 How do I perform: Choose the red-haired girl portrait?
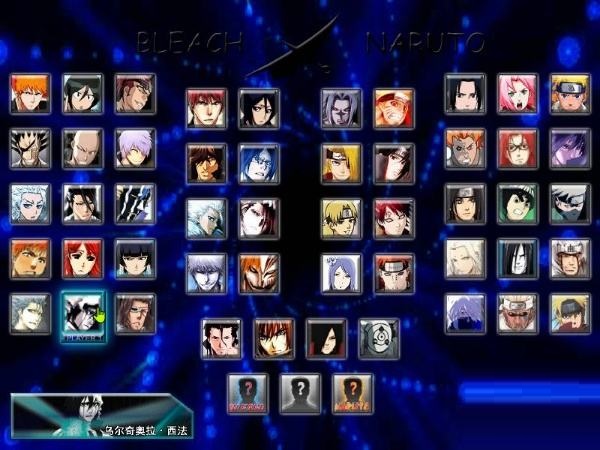pyautogui.click(x=82, y=258)
